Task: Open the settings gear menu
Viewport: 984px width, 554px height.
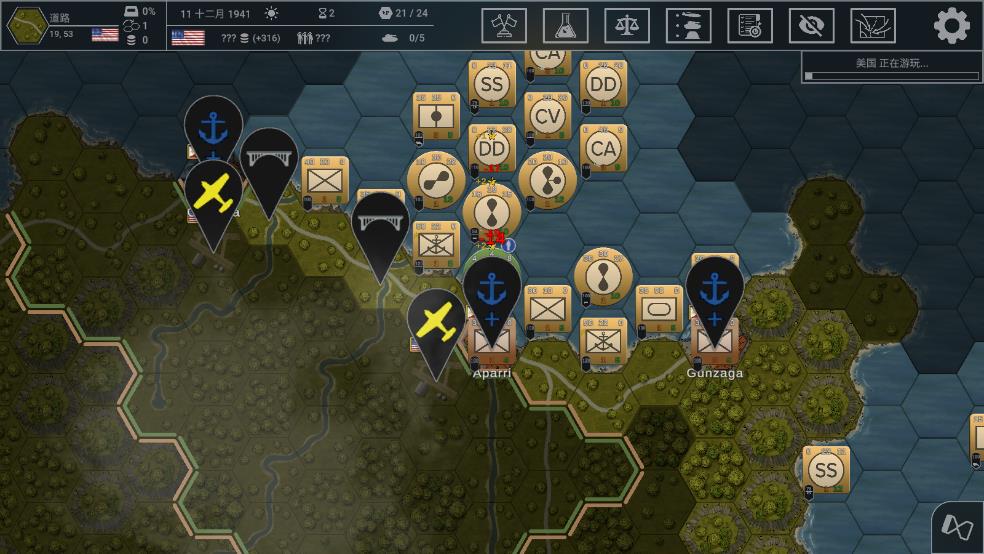Action: (951, 25)
